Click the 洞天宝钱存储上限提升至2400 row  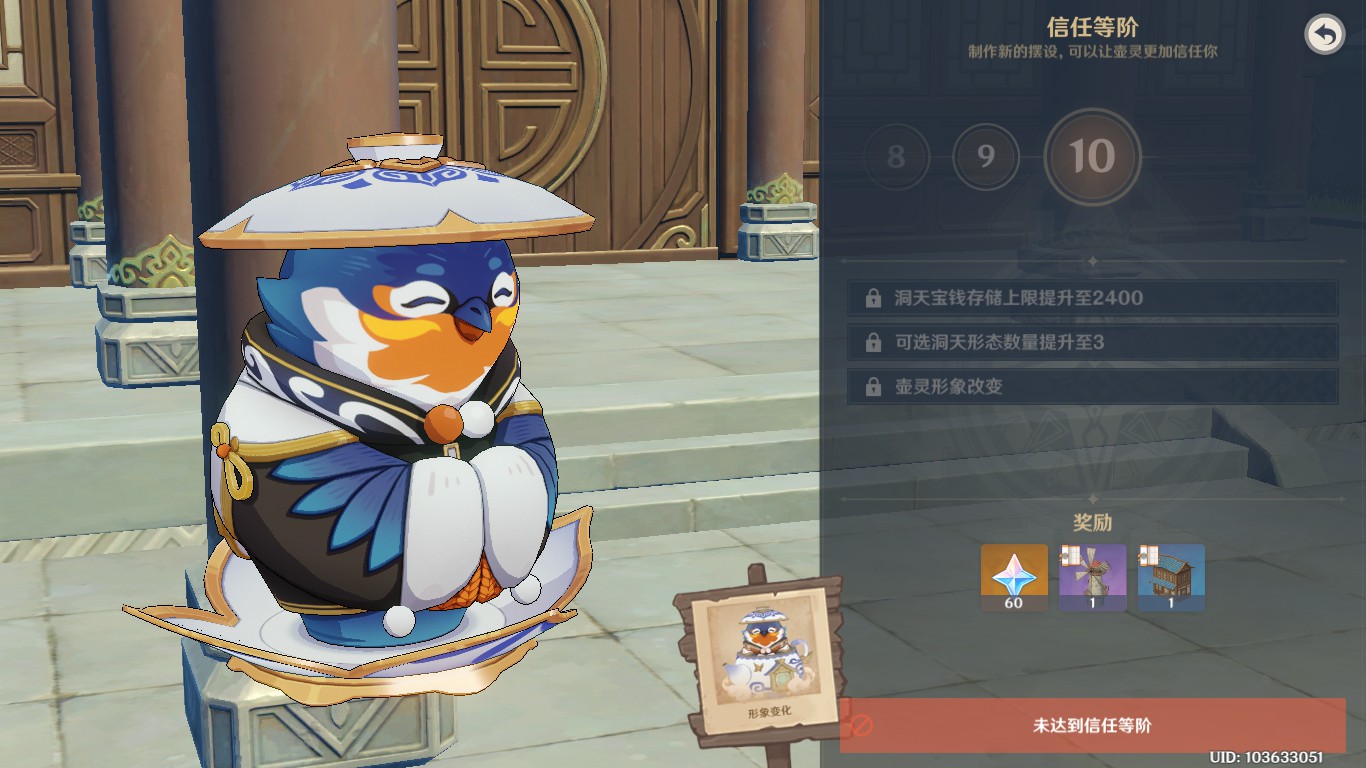[1092, 298]
